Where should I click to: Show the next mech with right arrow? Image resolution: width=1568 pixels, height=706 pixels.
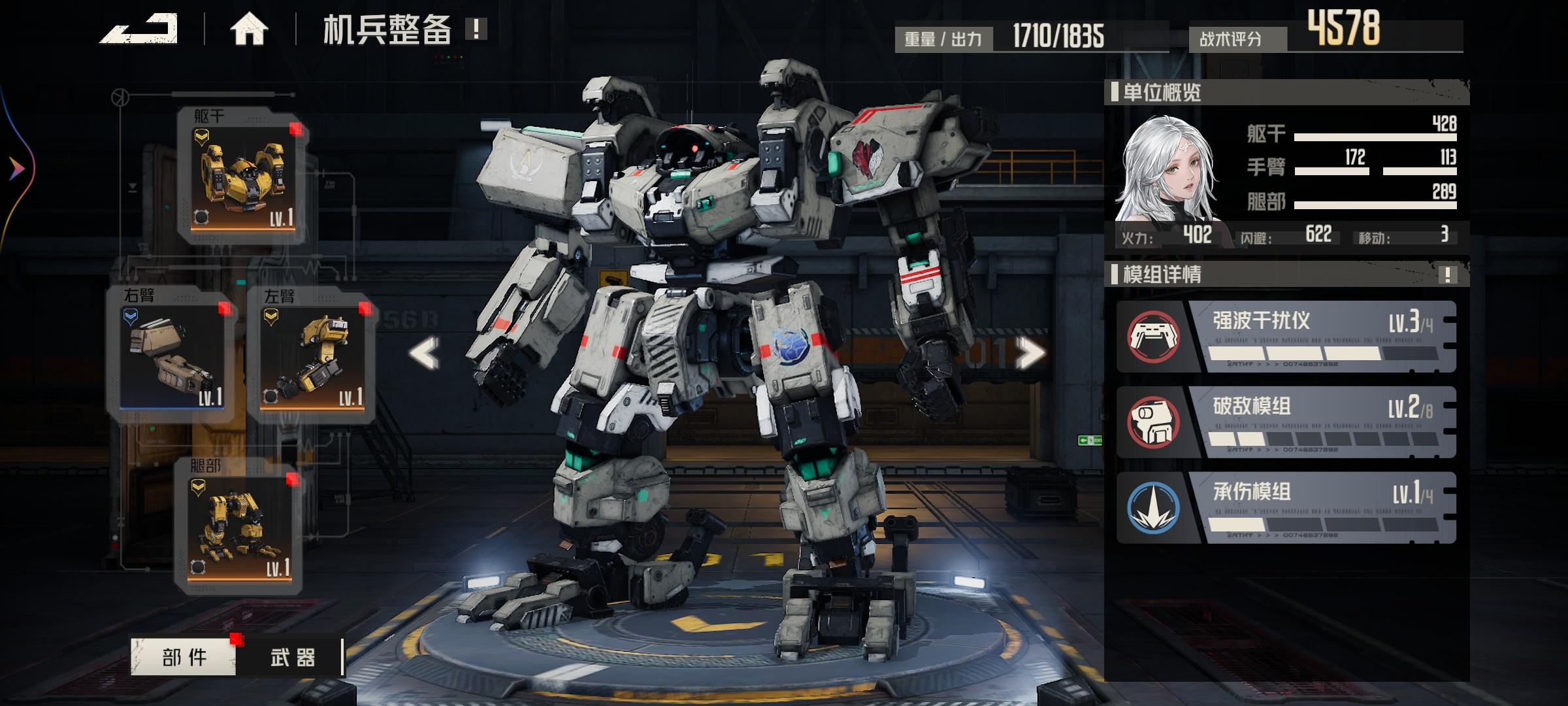1030,354
